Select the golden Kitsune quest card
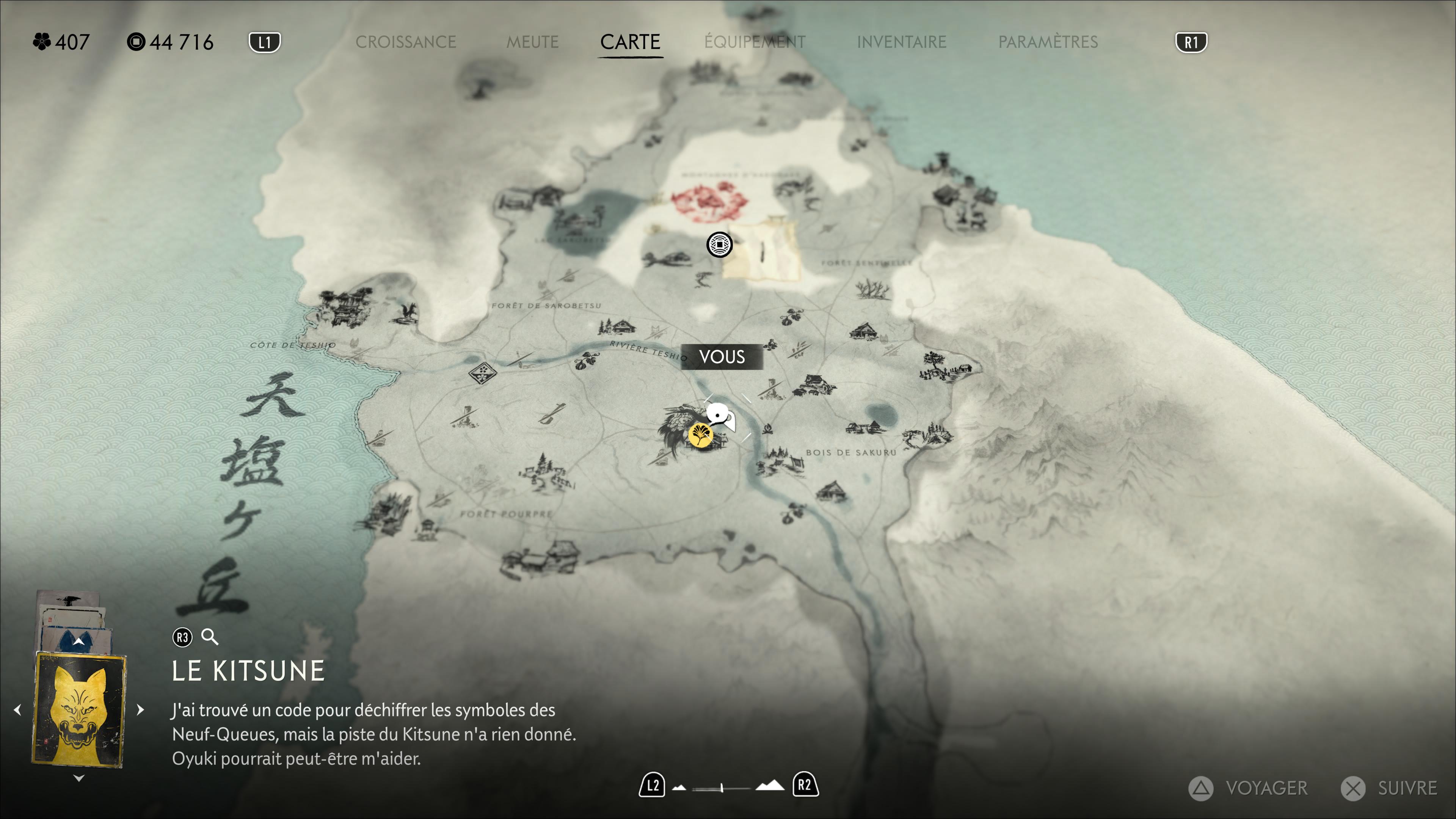 coord(79,710)
